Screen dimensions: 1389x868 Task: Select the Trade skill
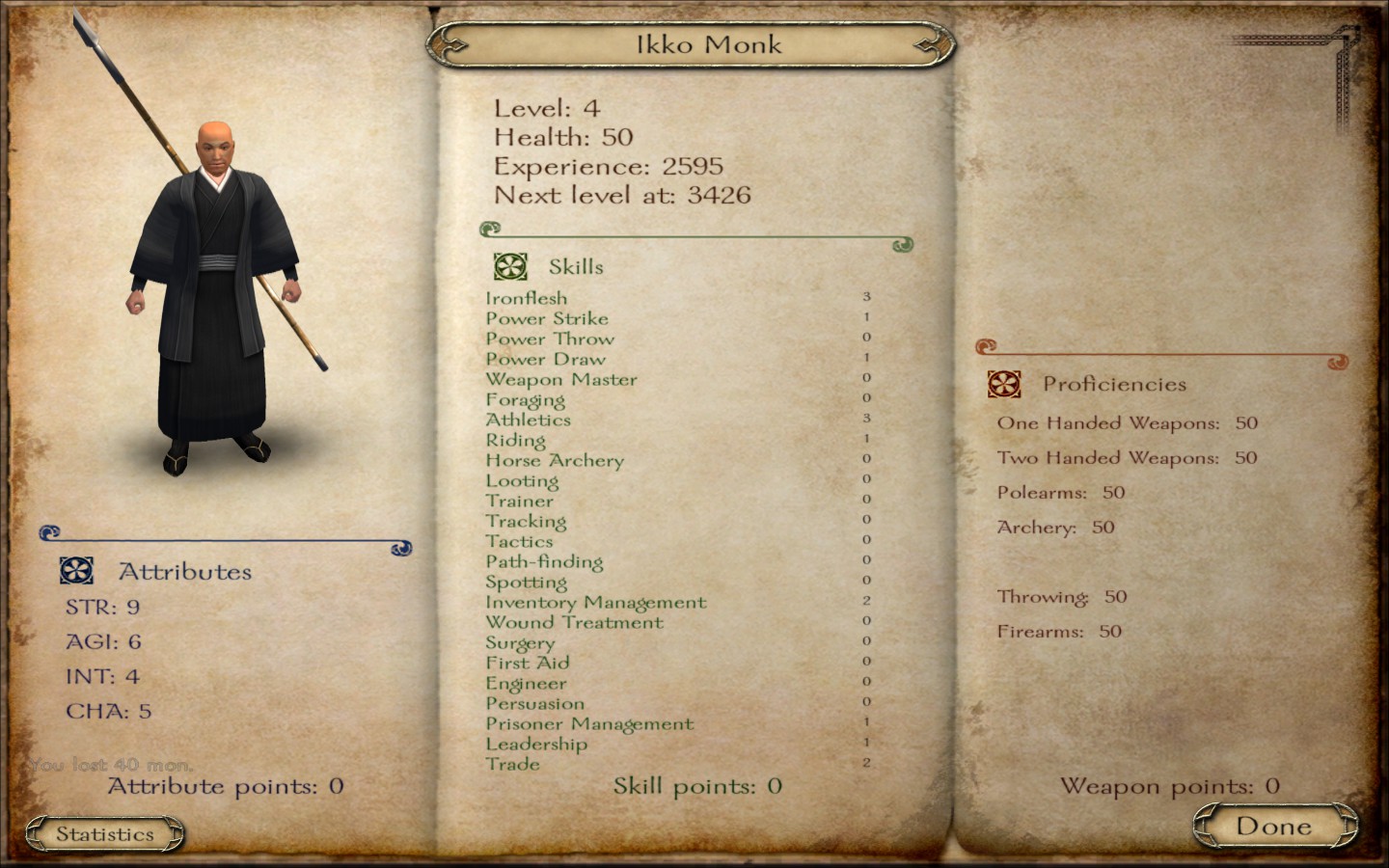tap(514, 764)
